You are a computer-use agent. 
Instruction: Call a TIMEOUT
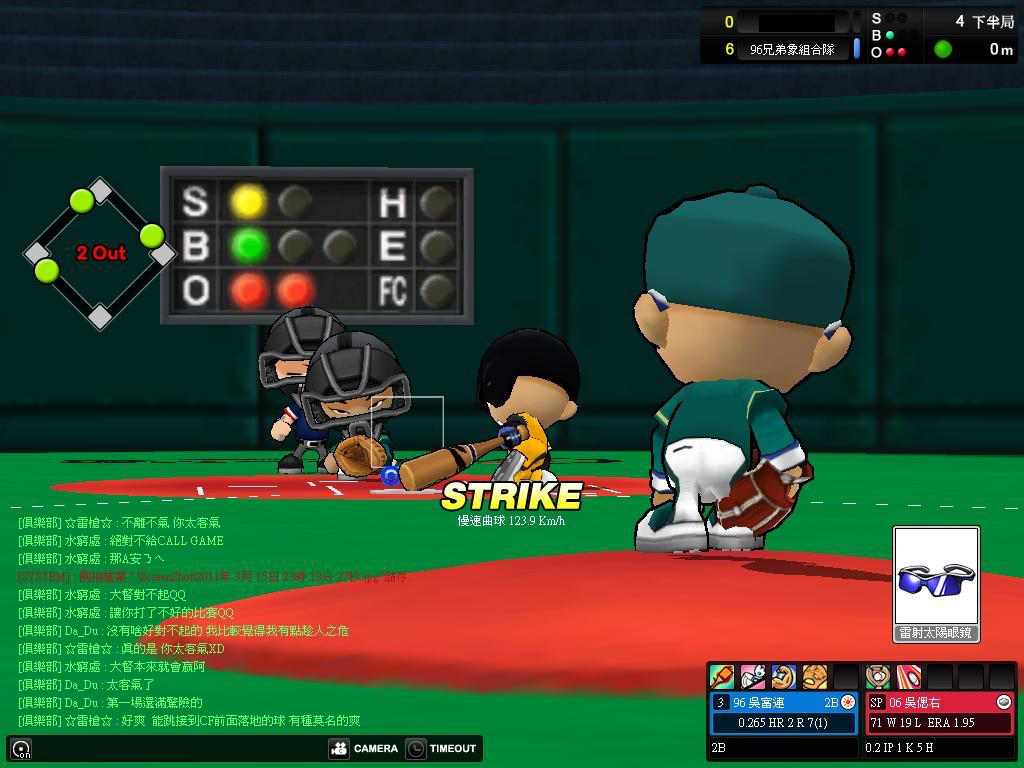[x=442, y=748]
